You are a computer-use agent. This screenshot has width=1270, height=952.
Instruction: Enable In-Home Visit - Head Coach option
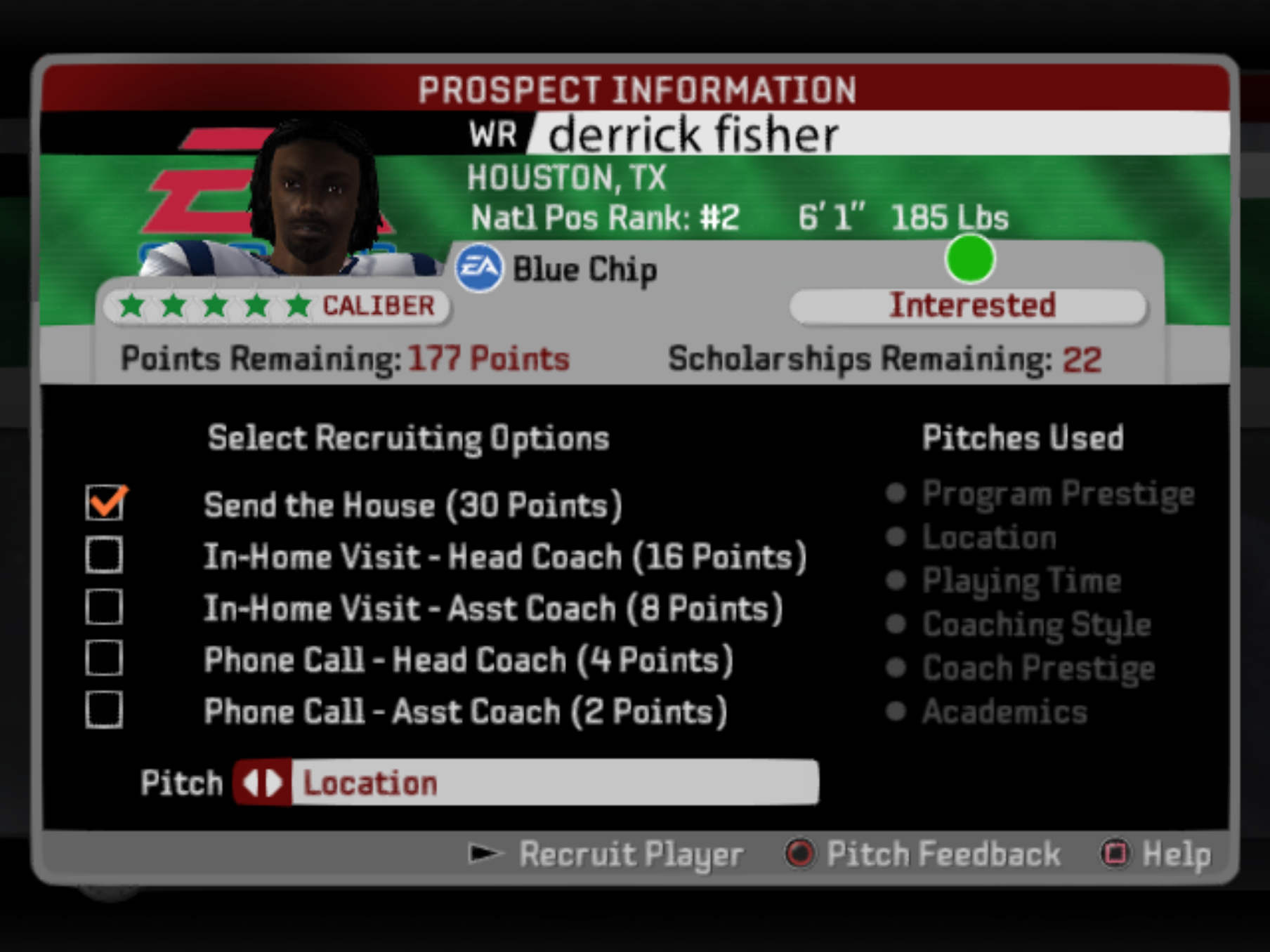[105, 555]
